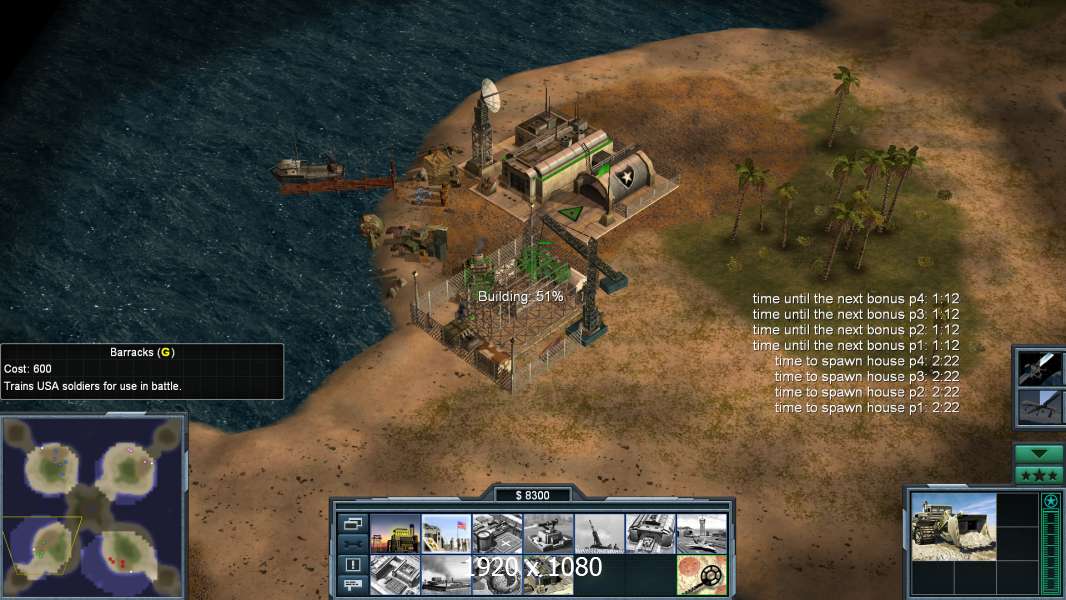This screenshot has height=600, width=1066.
Task: Choose the ship dockyard build icon
Action: 446,574
